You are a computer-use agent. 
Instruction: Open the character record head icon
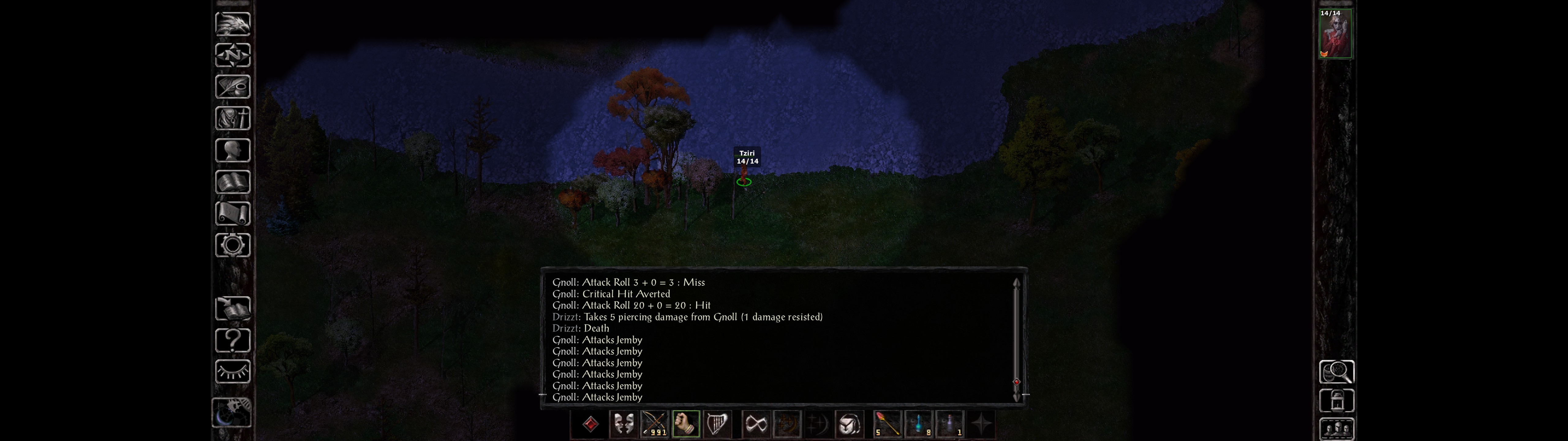(x=232, y=150)
